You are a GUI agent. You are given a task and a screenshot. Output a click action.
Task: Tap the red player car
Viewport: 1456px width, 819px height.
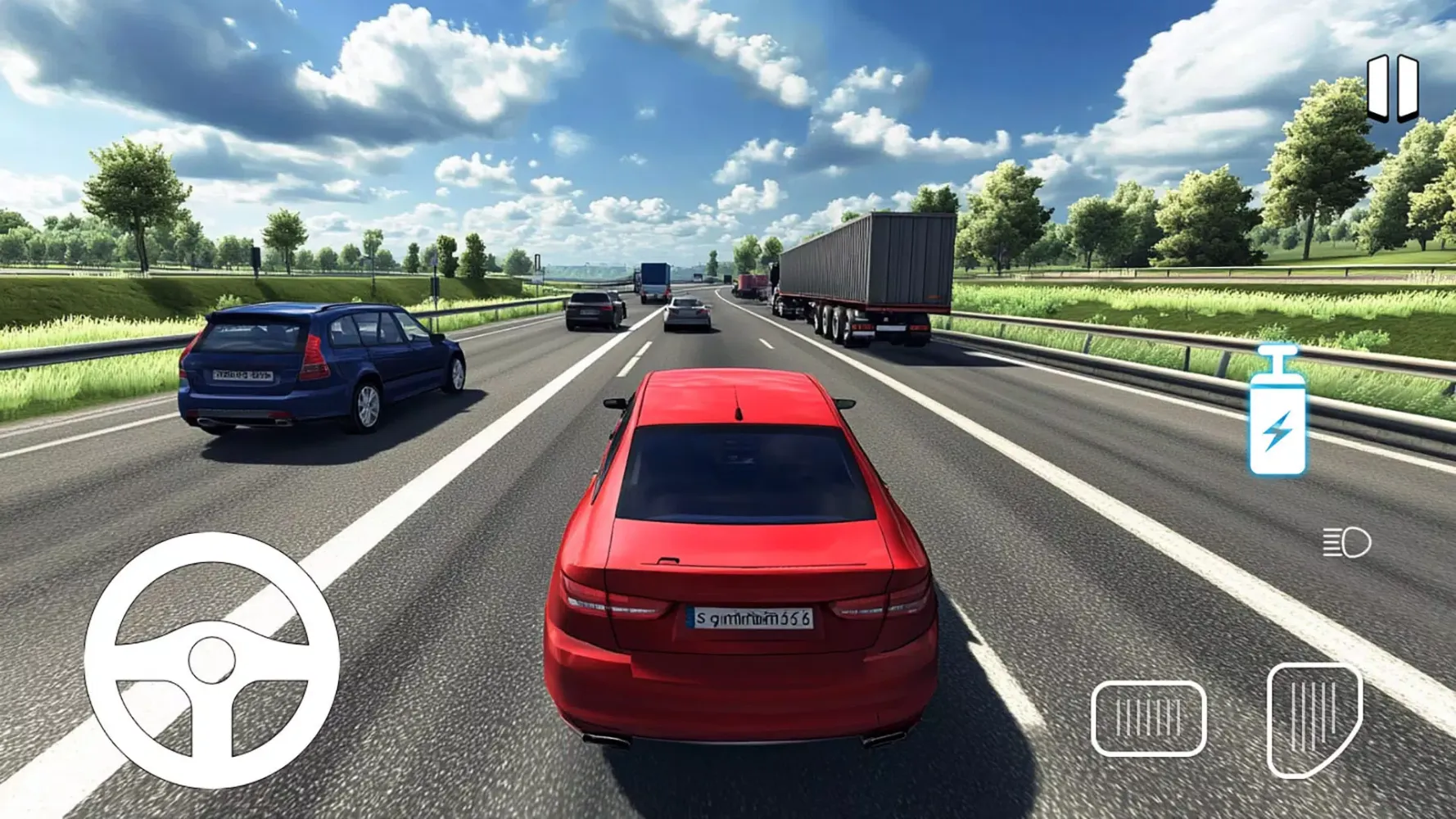point(741,565)
